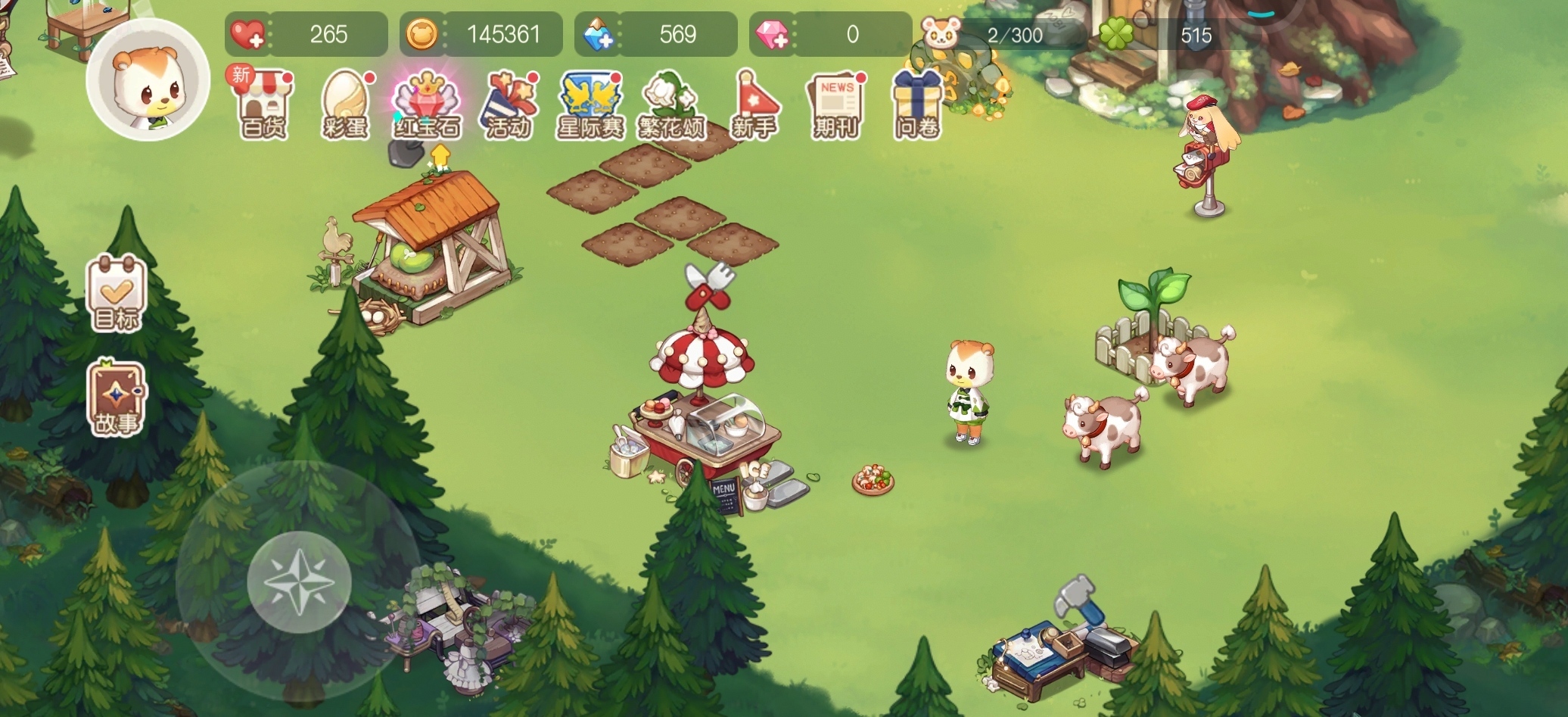Top up pink diamonds with plus icon
Viewport: 1568px width, 717px height.
coord(772,35)
